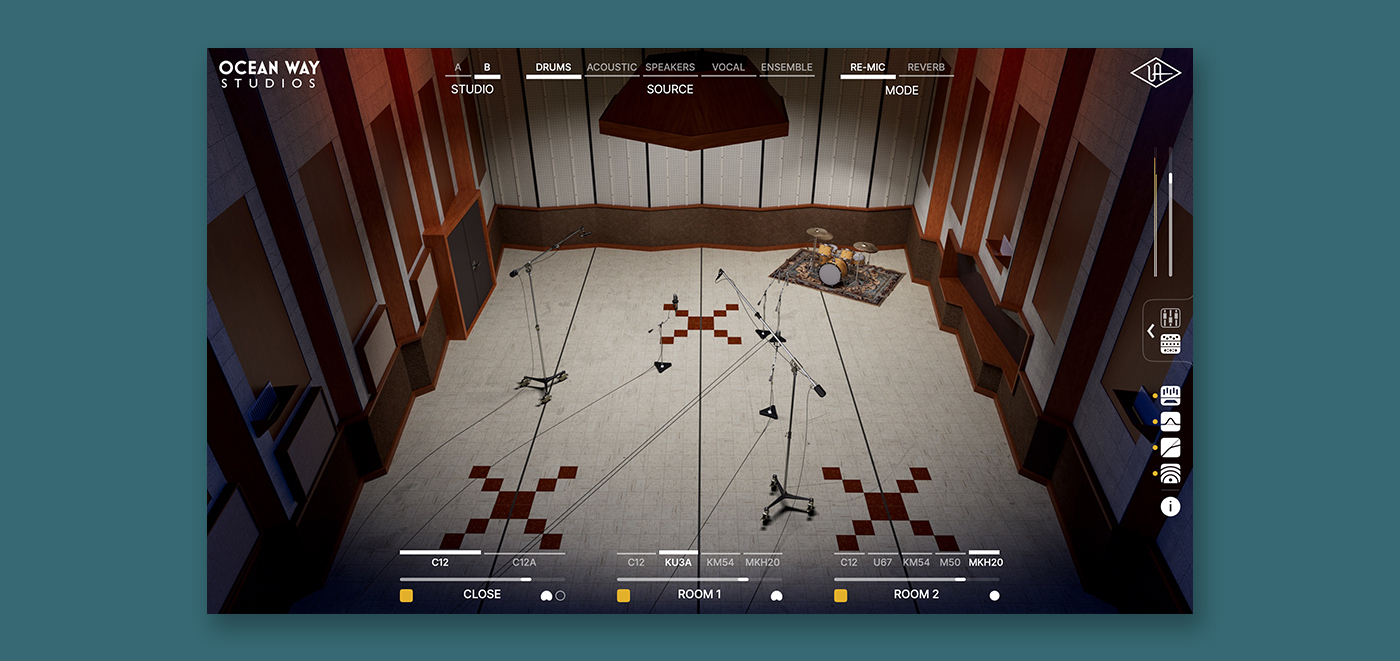Choose the C12A close microphone

point(525,562)
